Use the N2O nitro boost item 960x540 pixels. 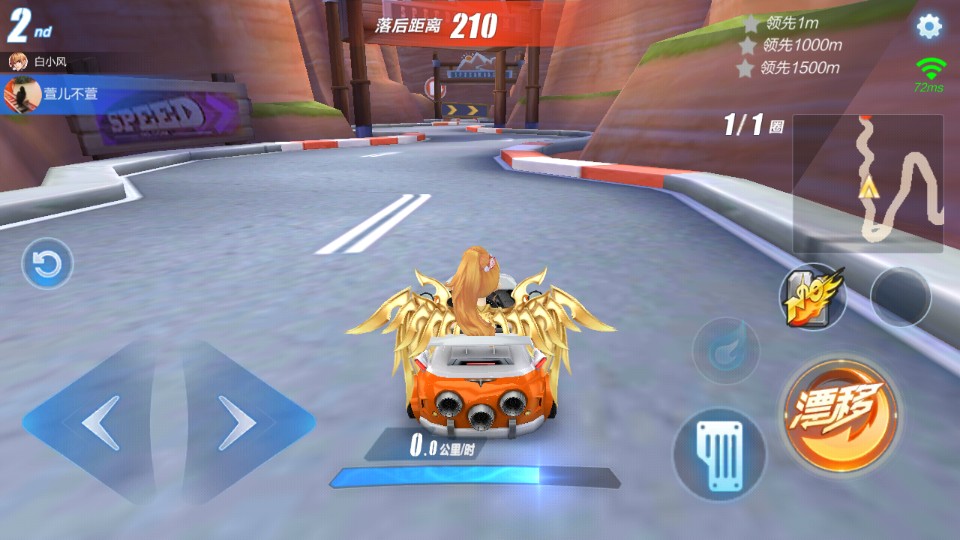pyautogui.click(x=814, y=296)
